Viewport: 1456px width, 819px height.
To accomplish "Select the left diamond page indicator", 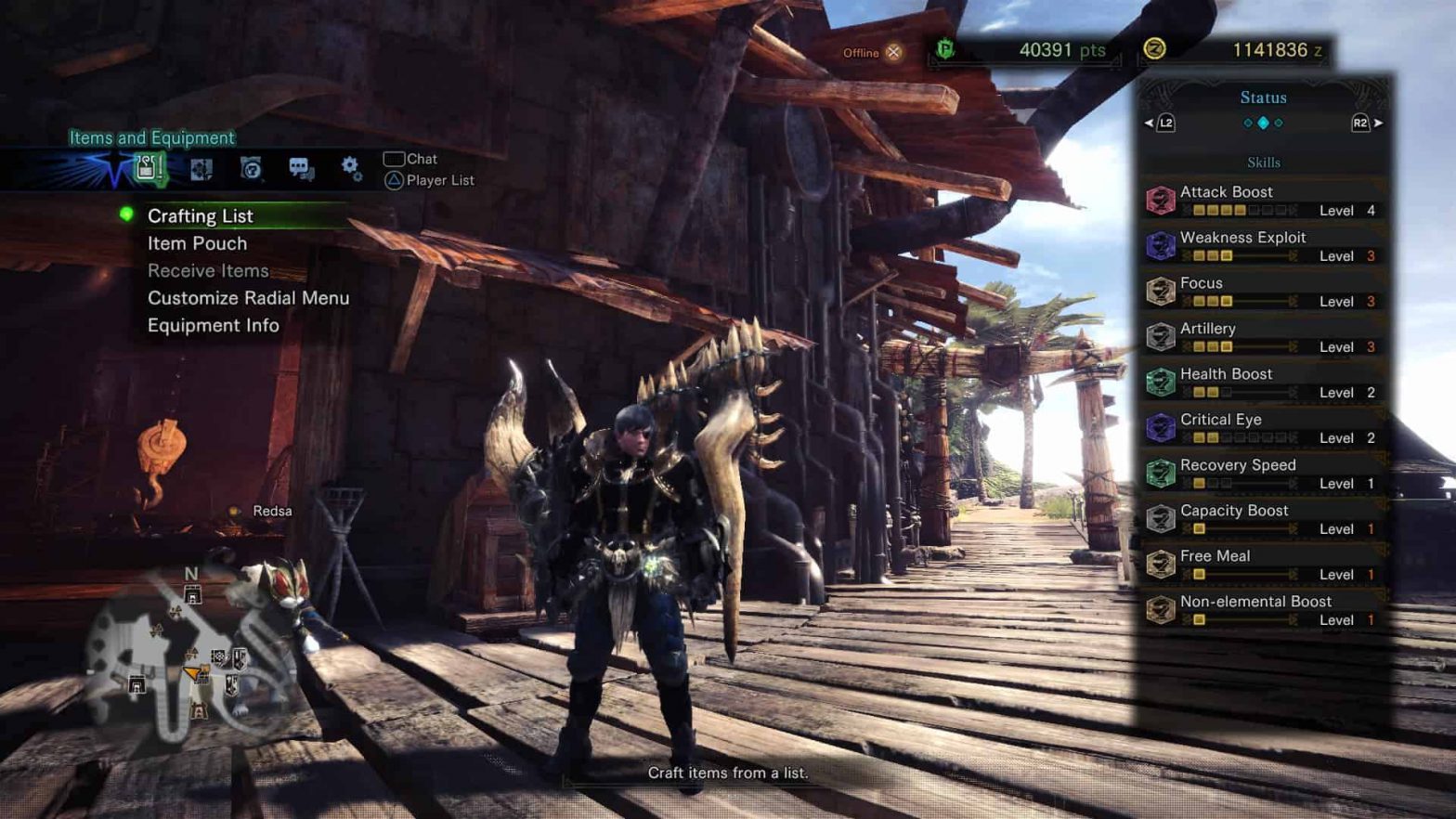I will 1248,123.
